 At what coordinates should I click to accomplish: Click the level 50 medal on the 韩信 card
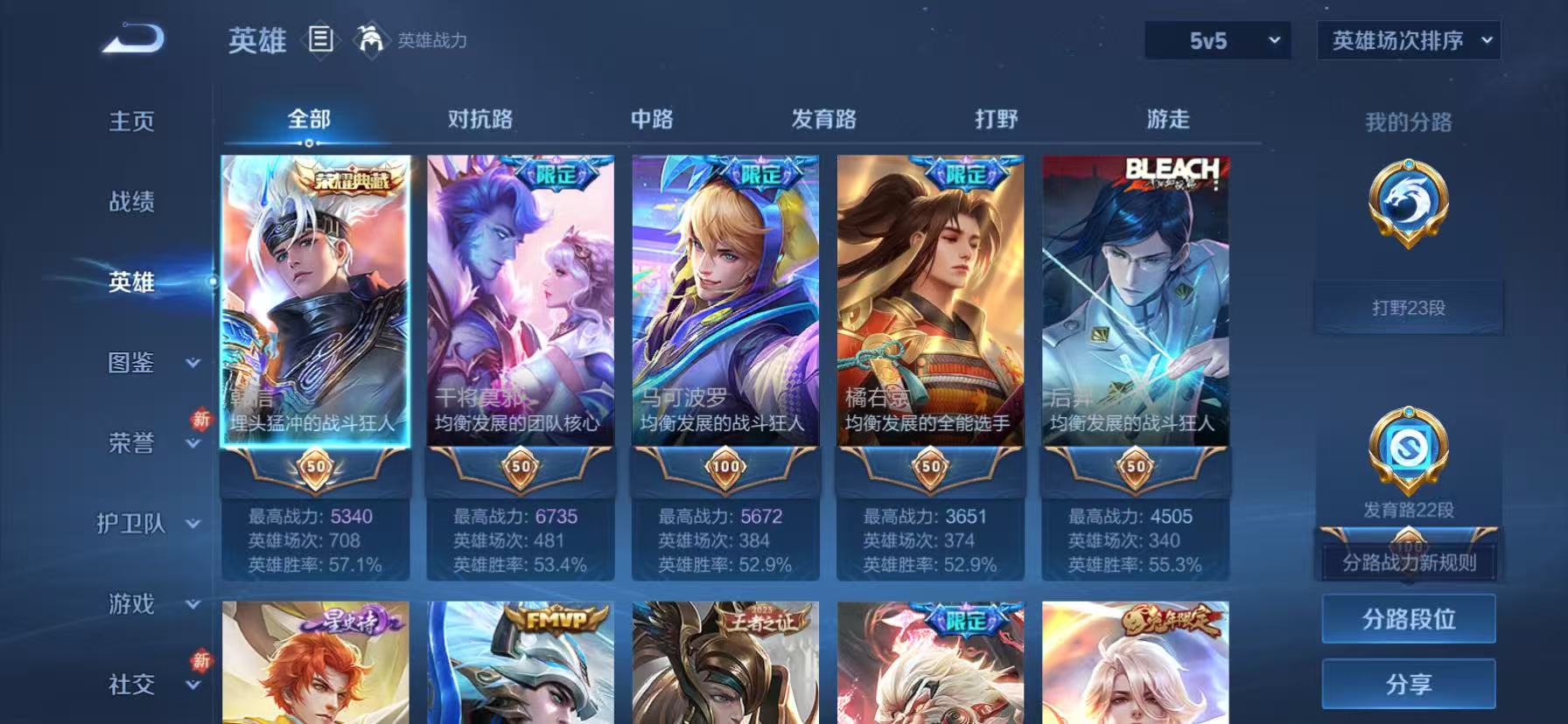point(315,468)
